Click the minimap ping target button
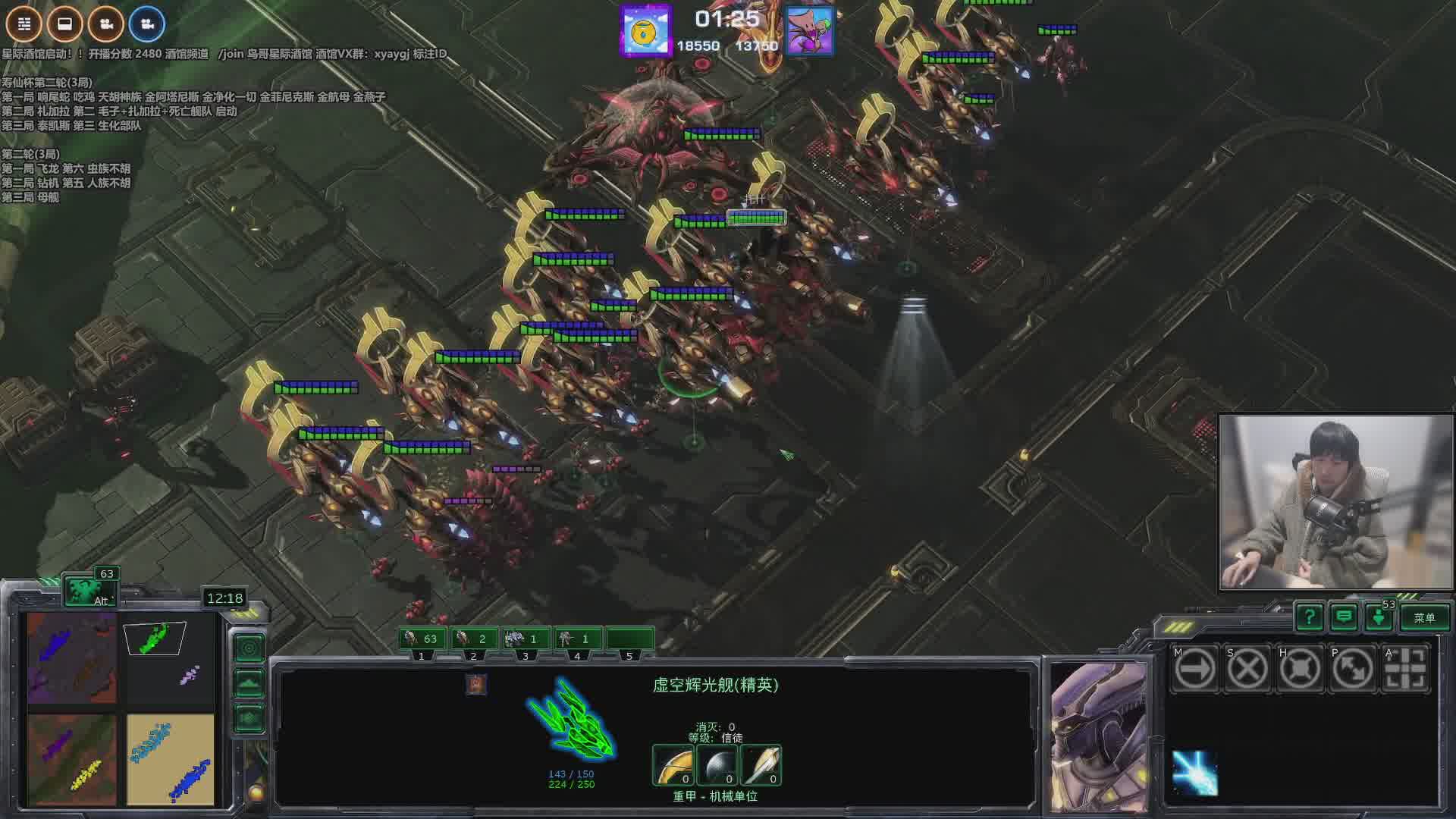Image resolution: width=1456 pixels, height=819 pixels. pyautogui.click(x=249, y=648)
